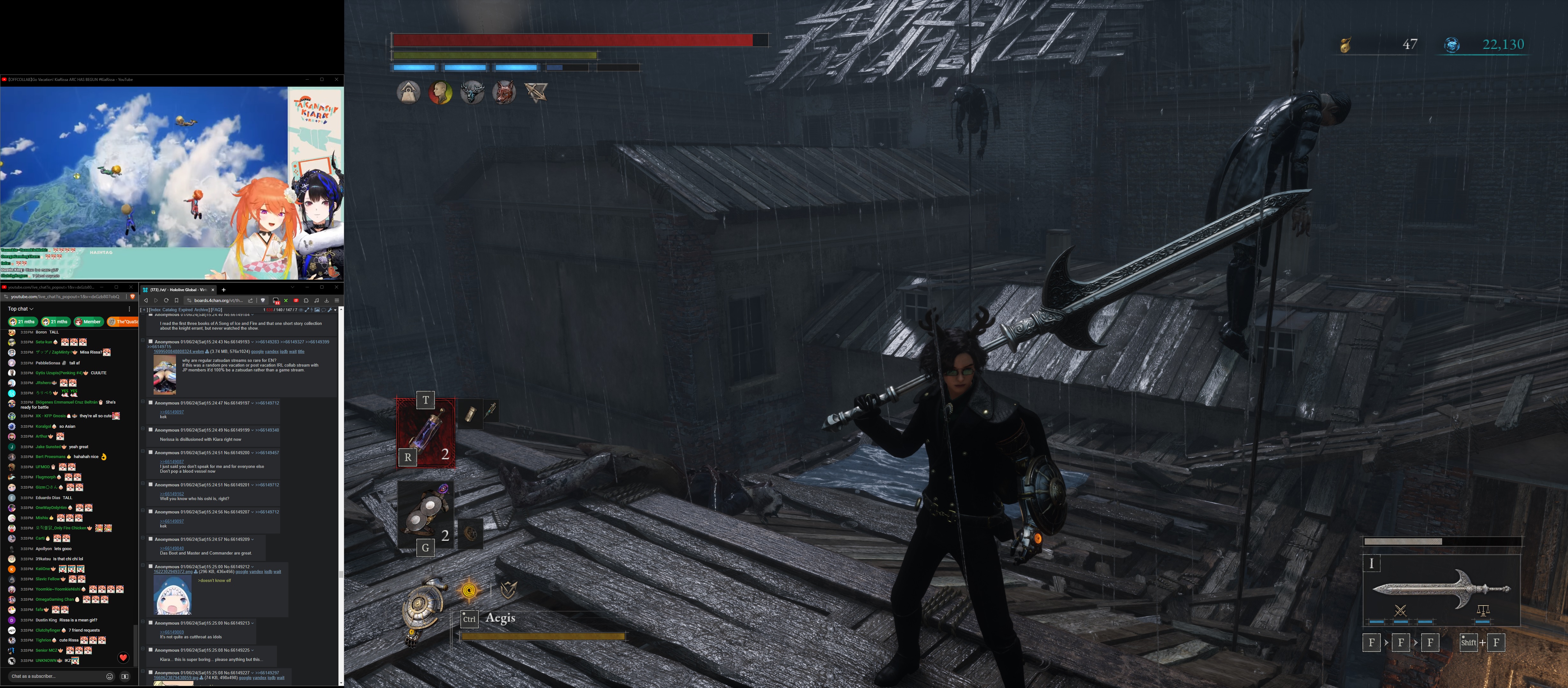Click the crossed swords Fable Art icon
1568x688 pixels.
pos(1400,610)
